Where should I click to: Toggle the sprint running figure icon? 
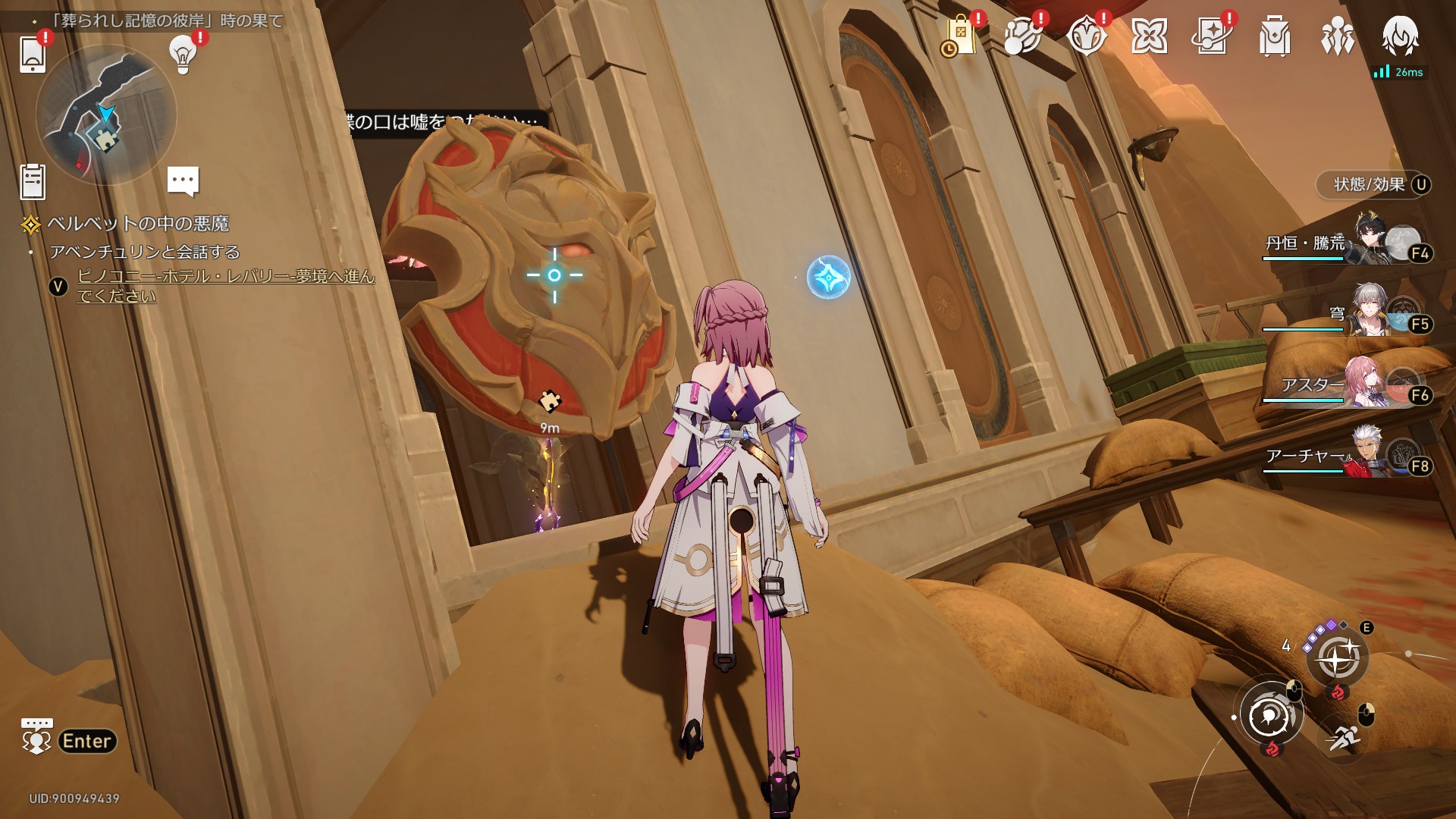click(1344, 736)
